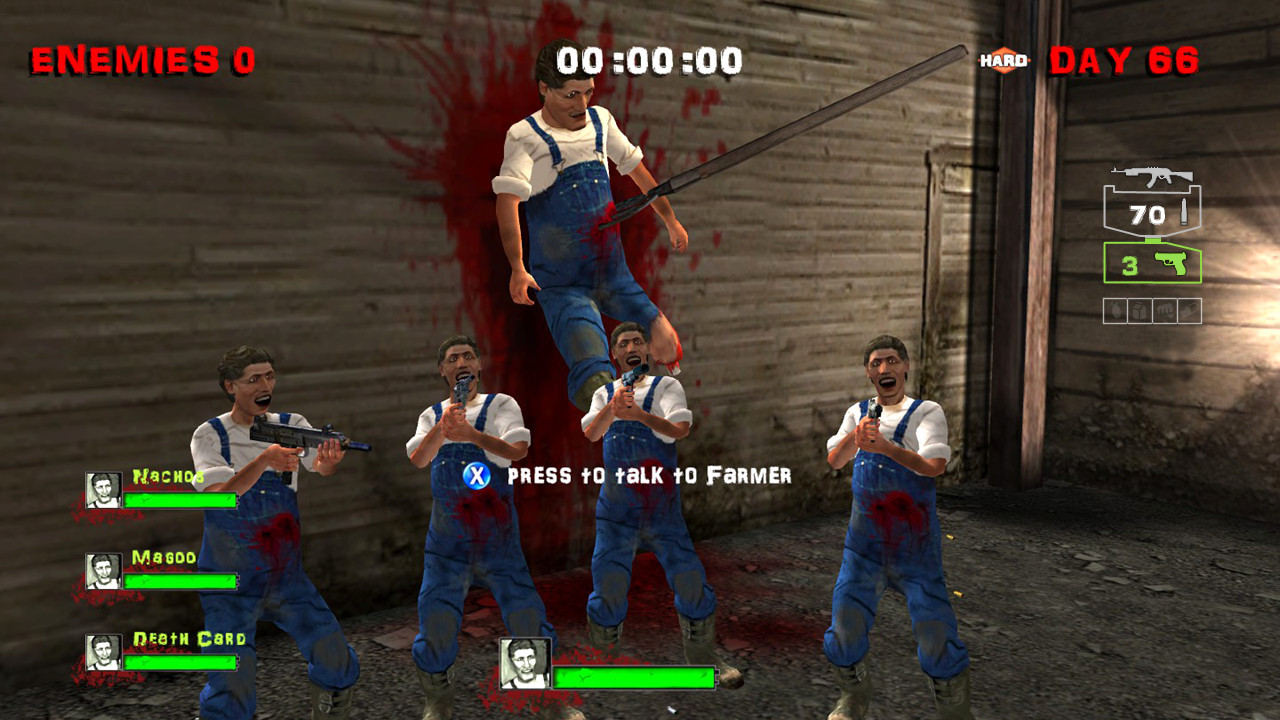Viewport: 1280px width, 720px height.
Task: Select the pipe bomb item slot icon
Action: 1139,309
